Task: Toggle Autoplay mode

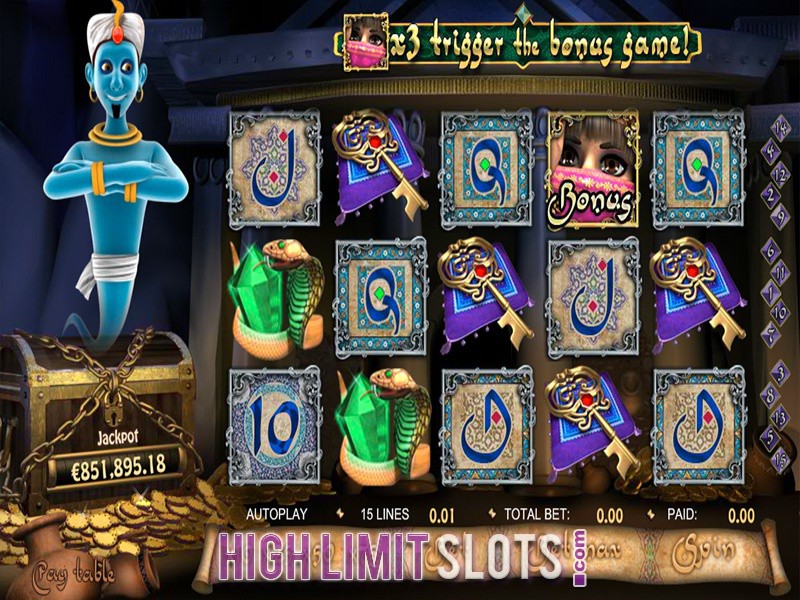Action: coord(276,514)
